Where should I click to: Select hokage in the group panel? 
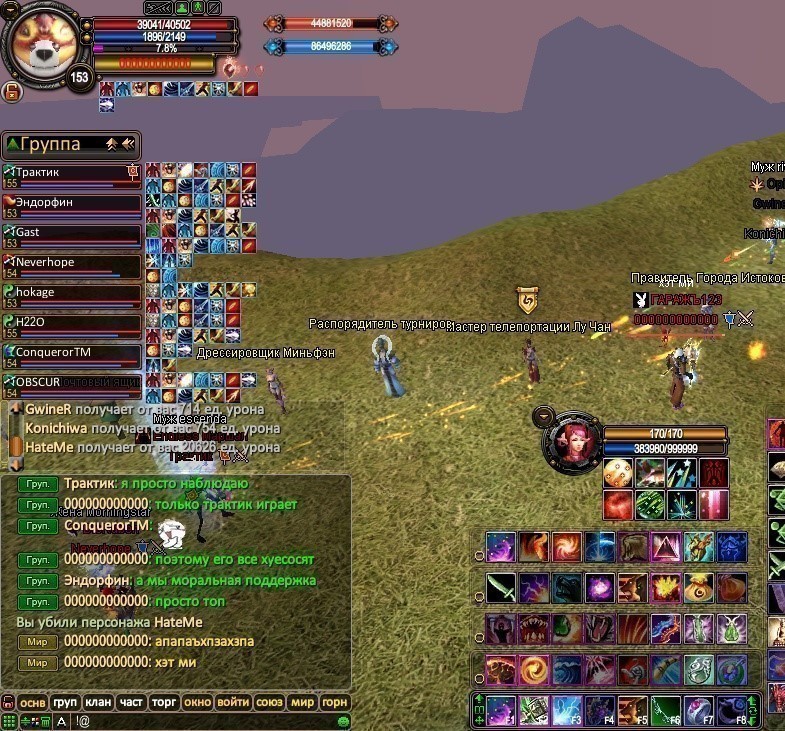tap(72, 293)
